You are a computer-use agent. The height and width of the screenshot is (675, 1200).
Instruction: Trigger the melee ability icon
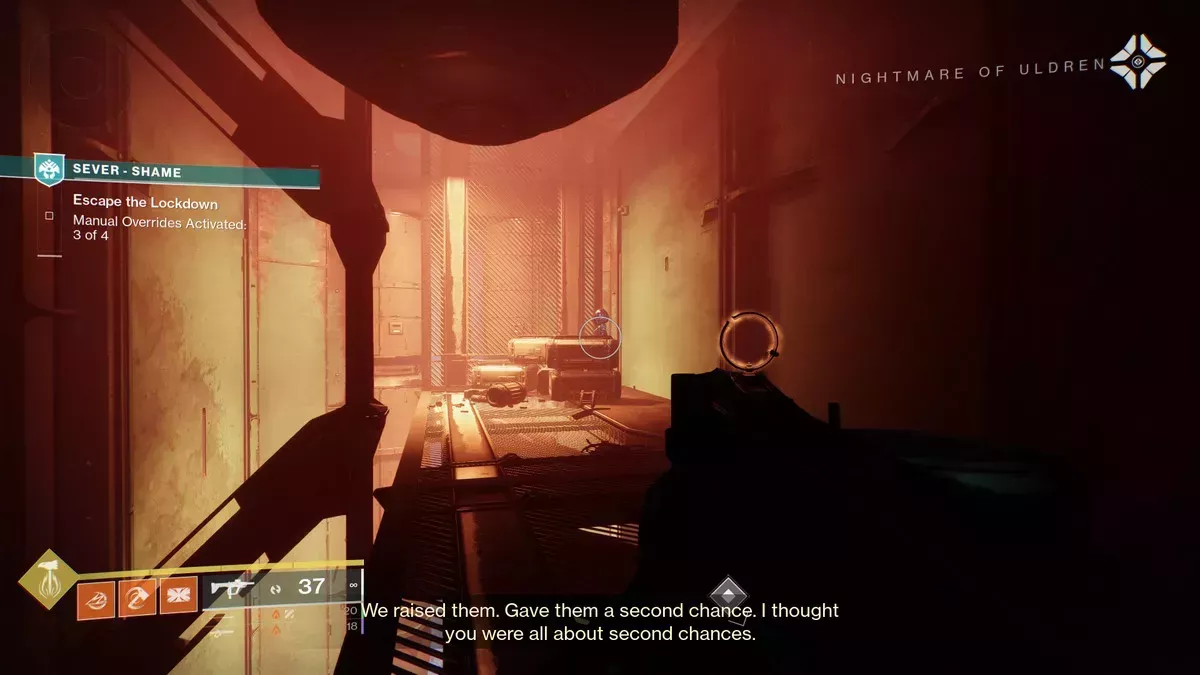138,600
